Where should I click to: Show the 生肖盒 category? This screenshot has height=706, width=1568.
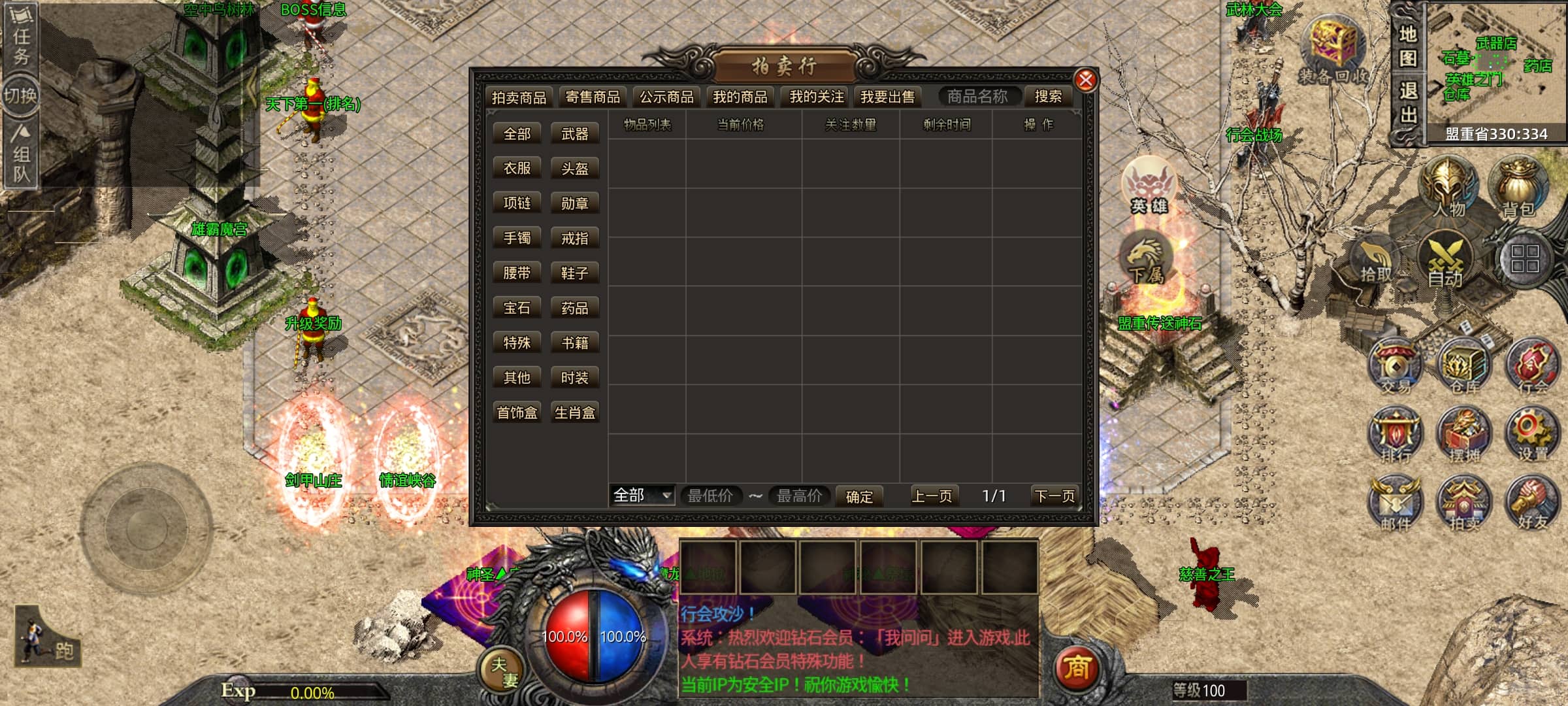(574, 412)
